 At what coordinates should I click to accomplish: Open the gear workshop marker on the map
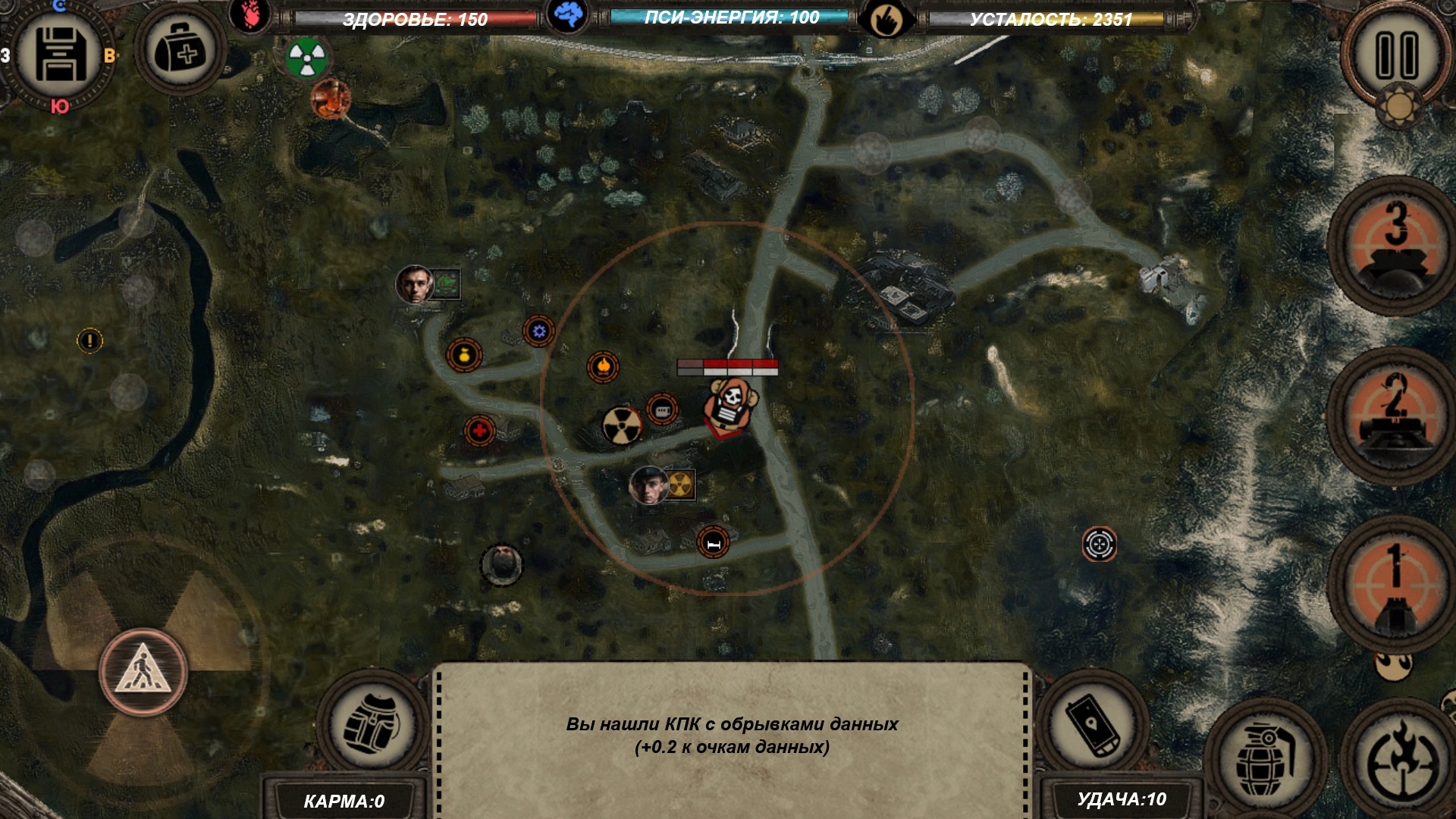click(x=539, y=329)
